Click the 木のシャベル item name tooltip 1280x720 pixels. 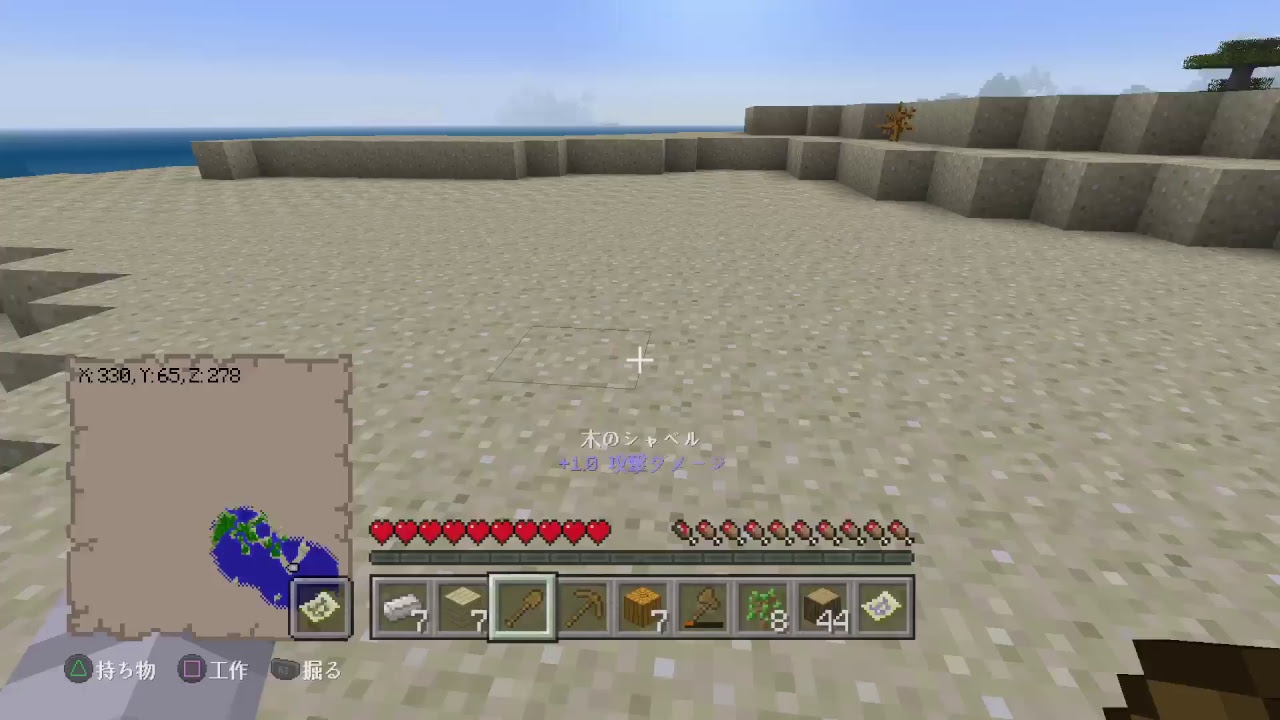pyautogui.click(x=640, y=438)
